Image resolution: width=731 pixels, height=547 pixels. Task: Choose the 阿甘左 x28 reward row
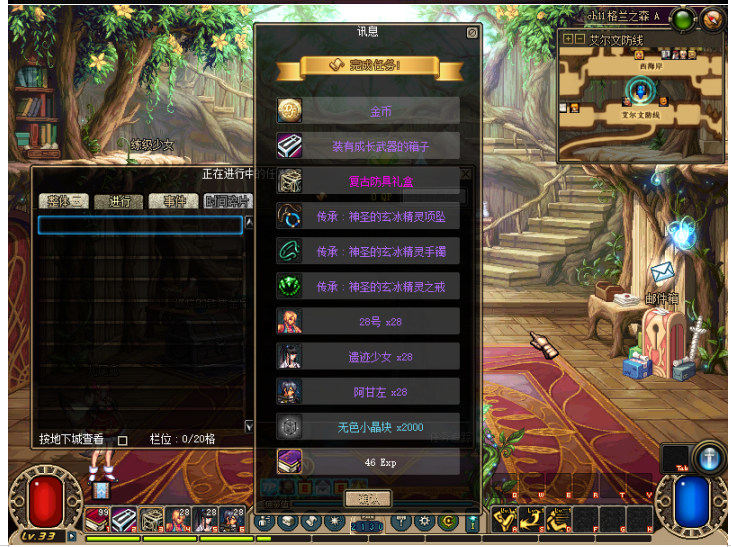[368, 391]
